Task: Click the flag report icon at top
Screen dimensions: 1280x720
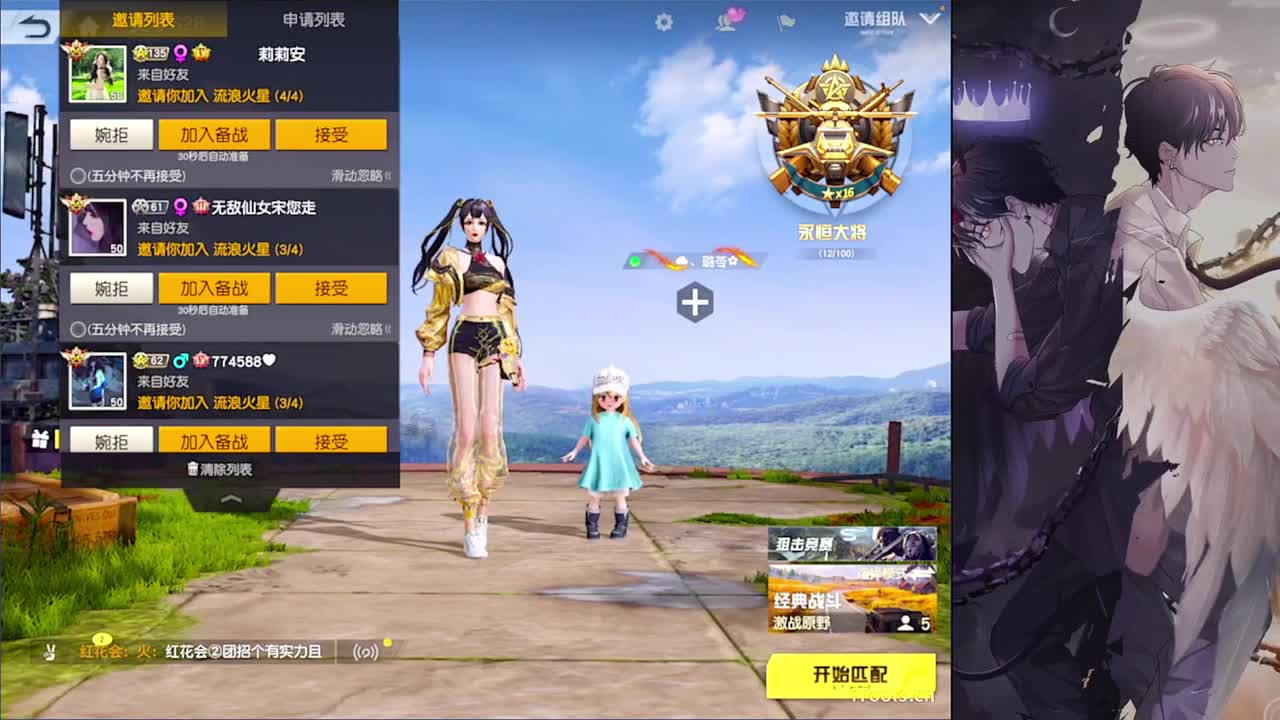Action: click(x=786, y=22)
